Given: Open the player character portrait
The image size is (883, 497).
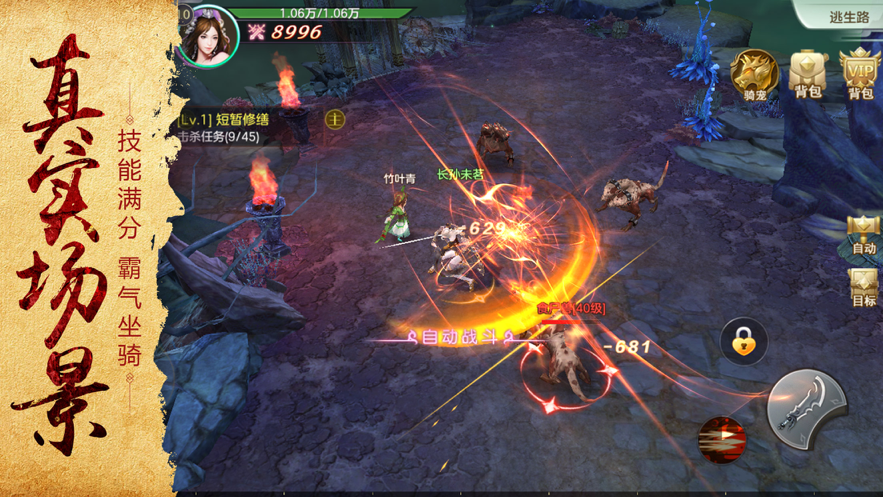Looking at the screenshot, I should tap(209, 34).
